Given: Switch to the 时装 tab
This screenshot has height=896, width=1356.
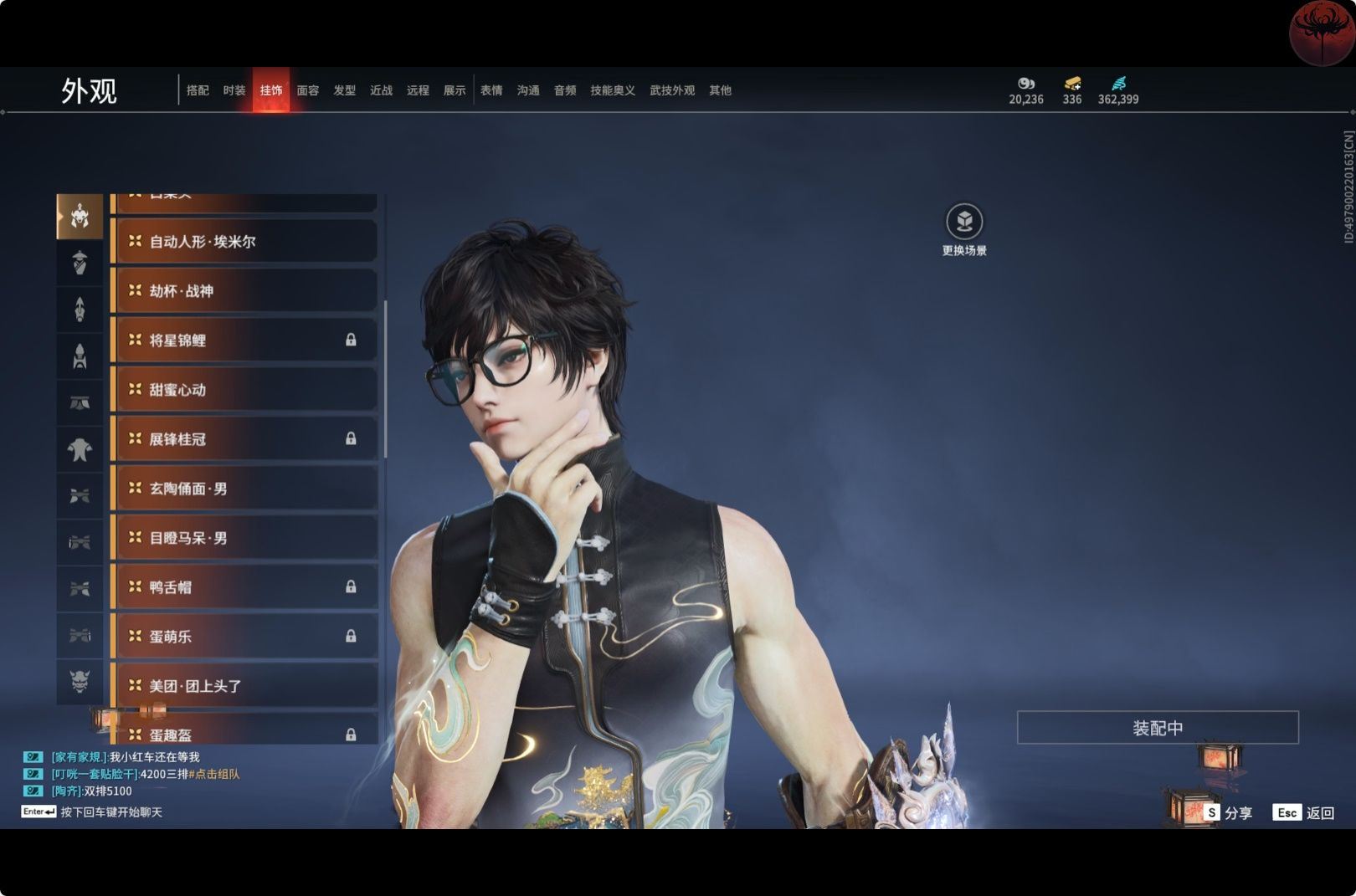Looking at the screenshot, I should tap(234, 90).
